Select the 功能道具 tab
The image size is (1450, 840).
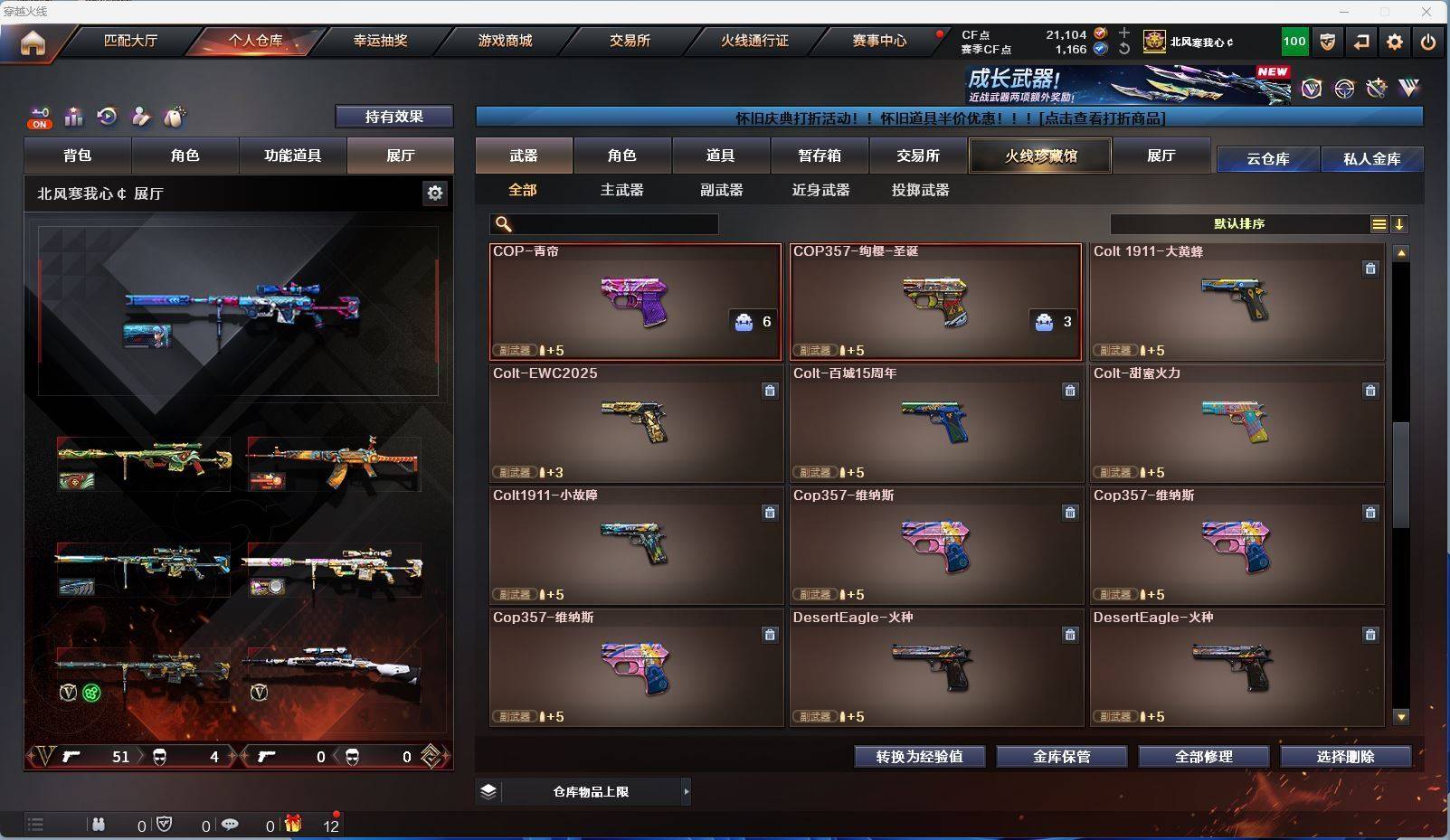point(292,156)
